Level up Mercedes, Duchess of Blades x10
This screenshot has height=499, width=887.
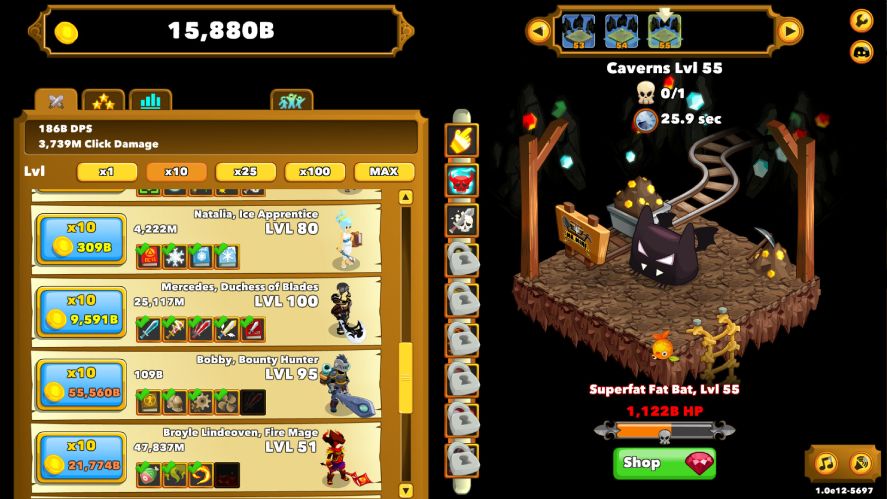coord(81,312)
